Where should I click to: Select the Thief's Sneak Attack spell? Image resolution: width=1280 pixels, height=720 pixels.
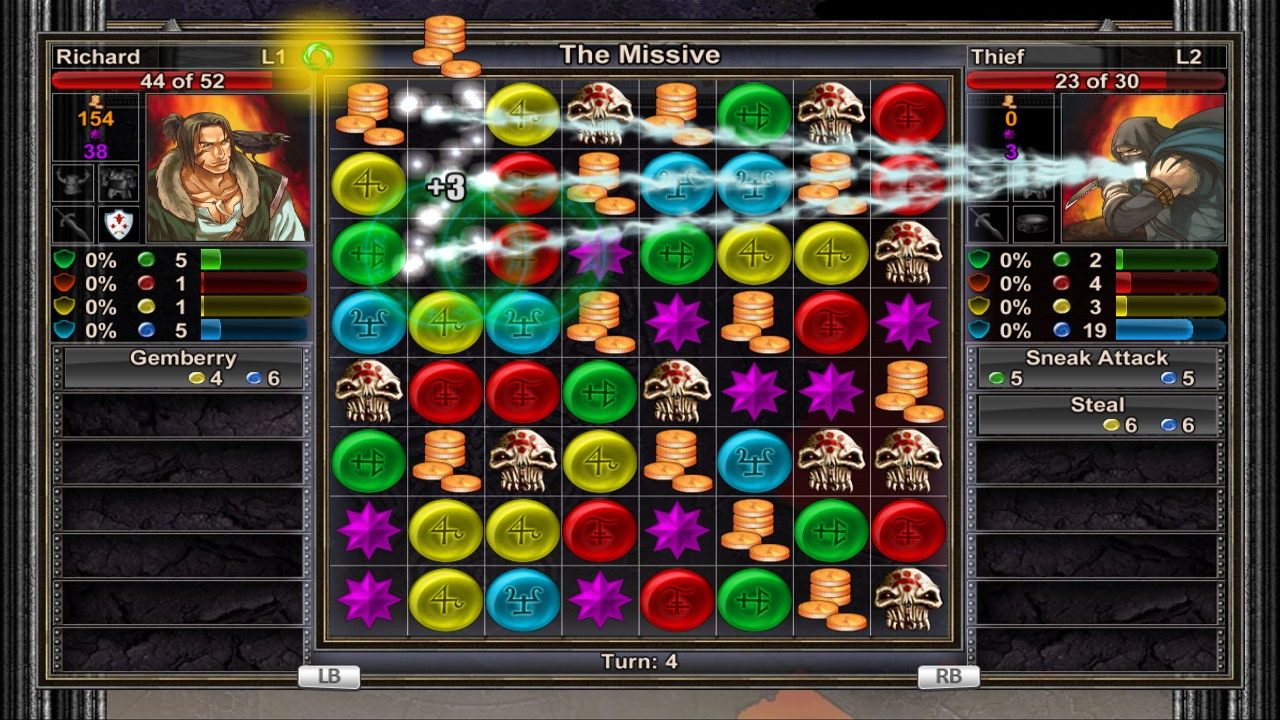1097,367
